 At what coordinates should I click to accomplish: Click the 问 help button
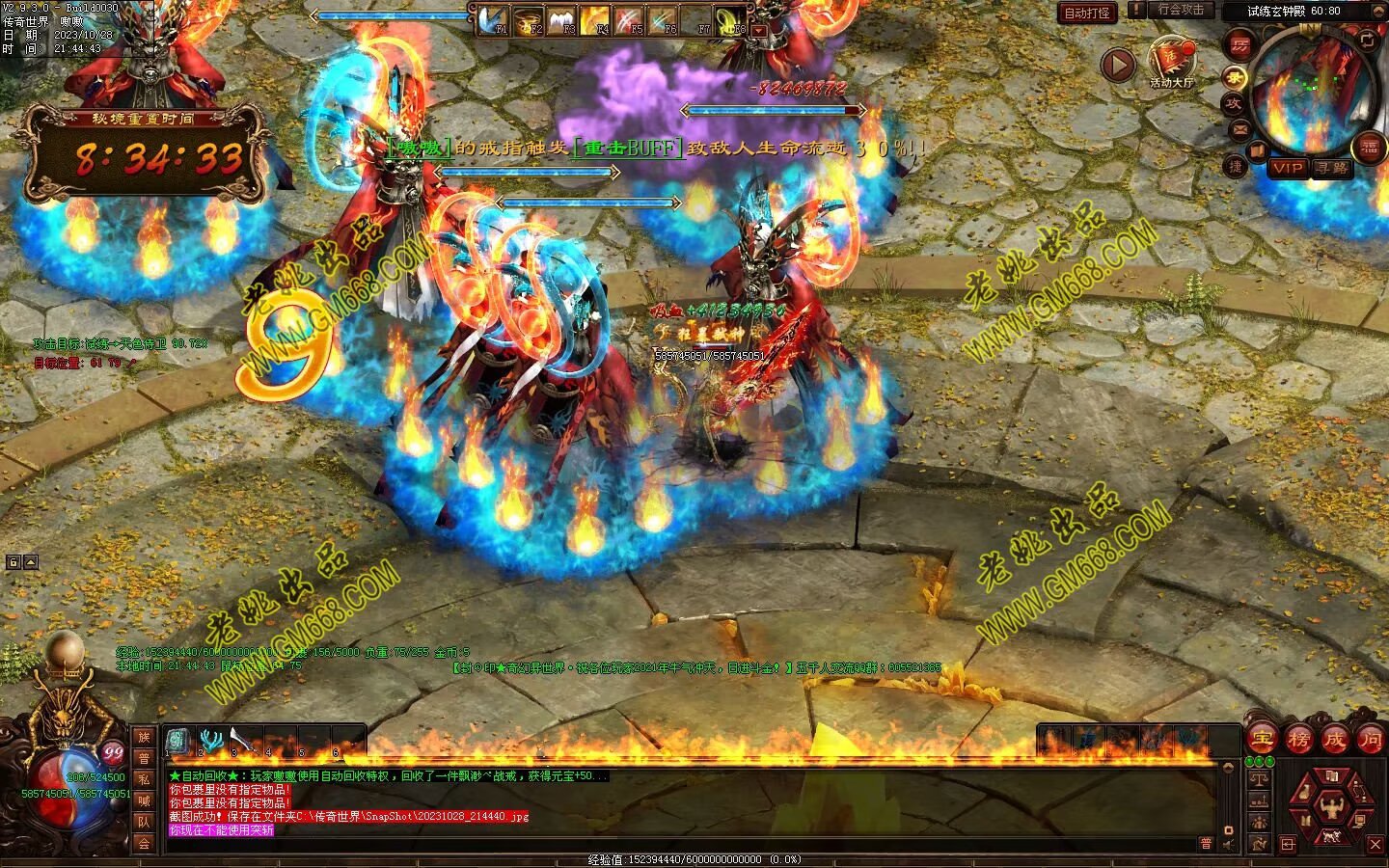coord(1370,739)
